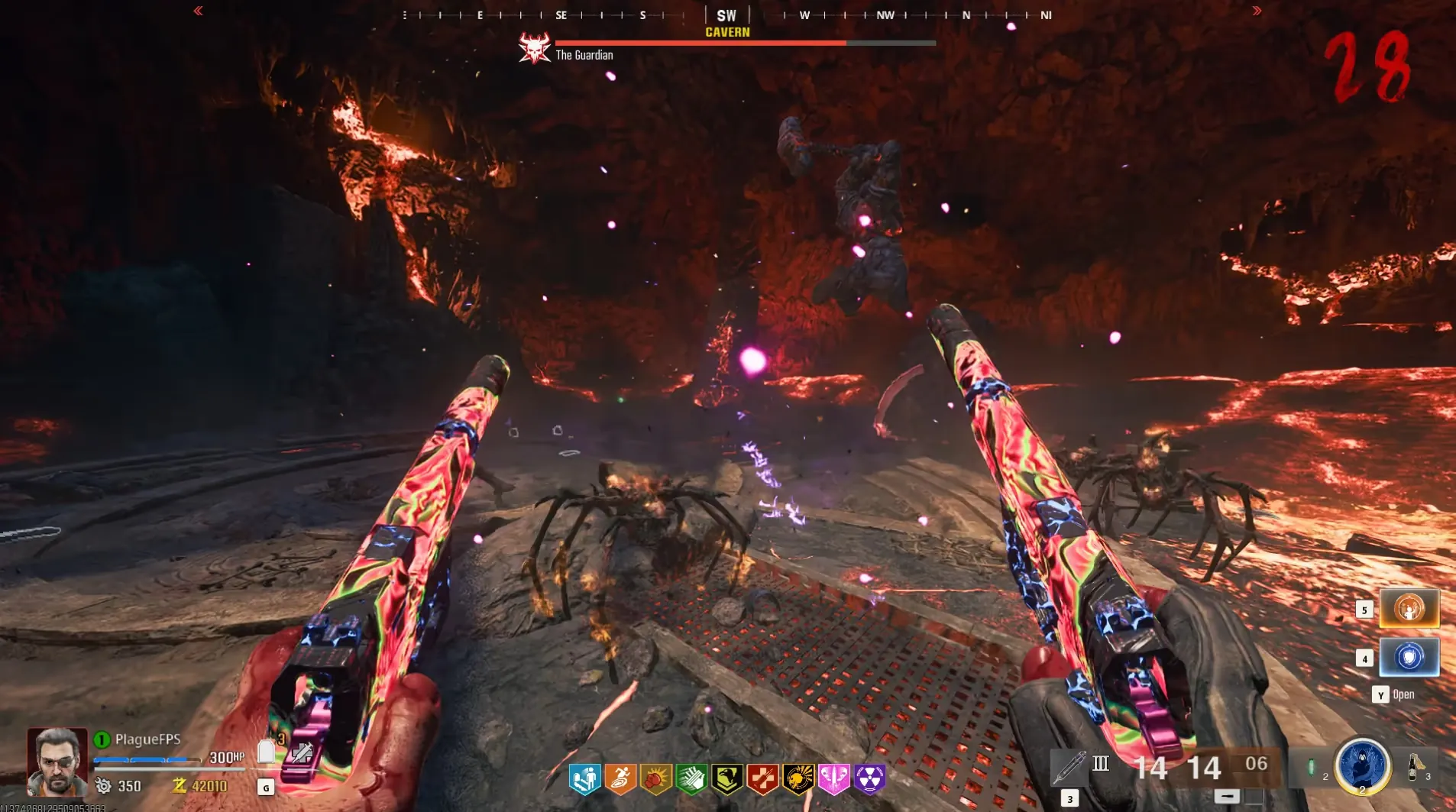
Task: Click The Guardian boss skull icon
Action: coord(535,48)
